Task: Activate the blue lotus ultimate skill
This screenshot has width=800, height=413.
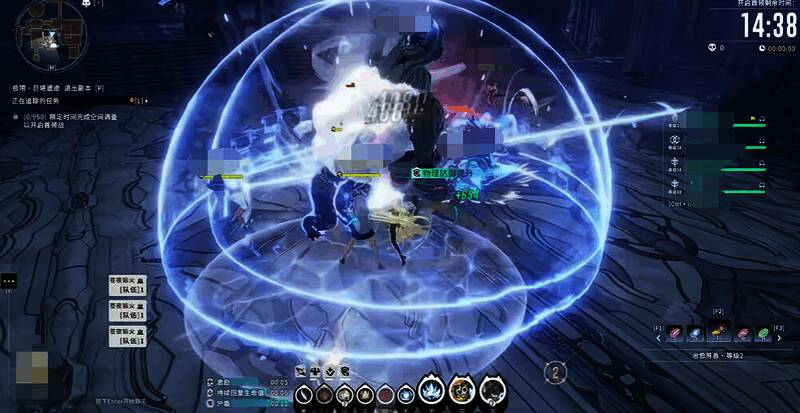Action: tap(432, 390)
